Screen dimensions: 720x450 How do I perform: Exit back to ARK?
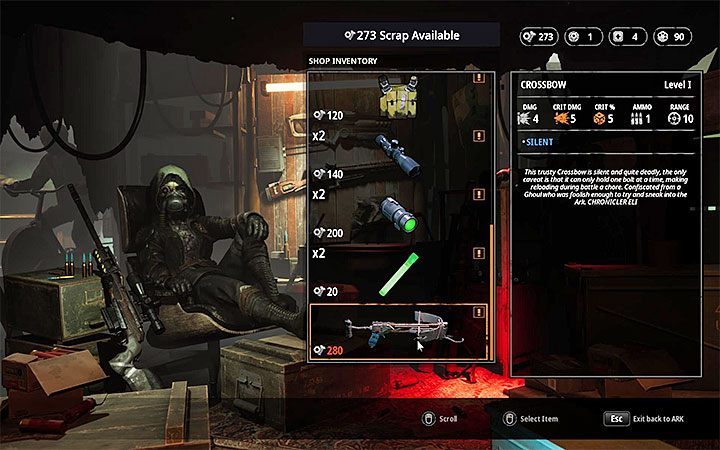617,419
